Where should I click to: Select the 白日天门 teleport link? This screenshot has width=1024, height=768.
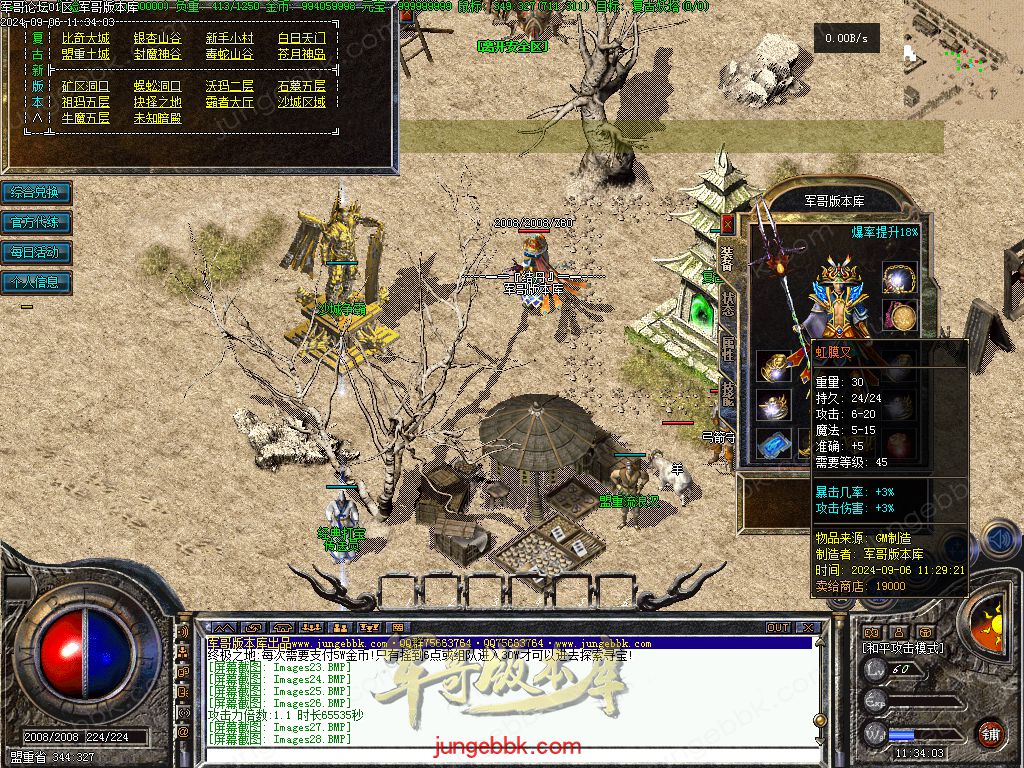coord(301,38)
